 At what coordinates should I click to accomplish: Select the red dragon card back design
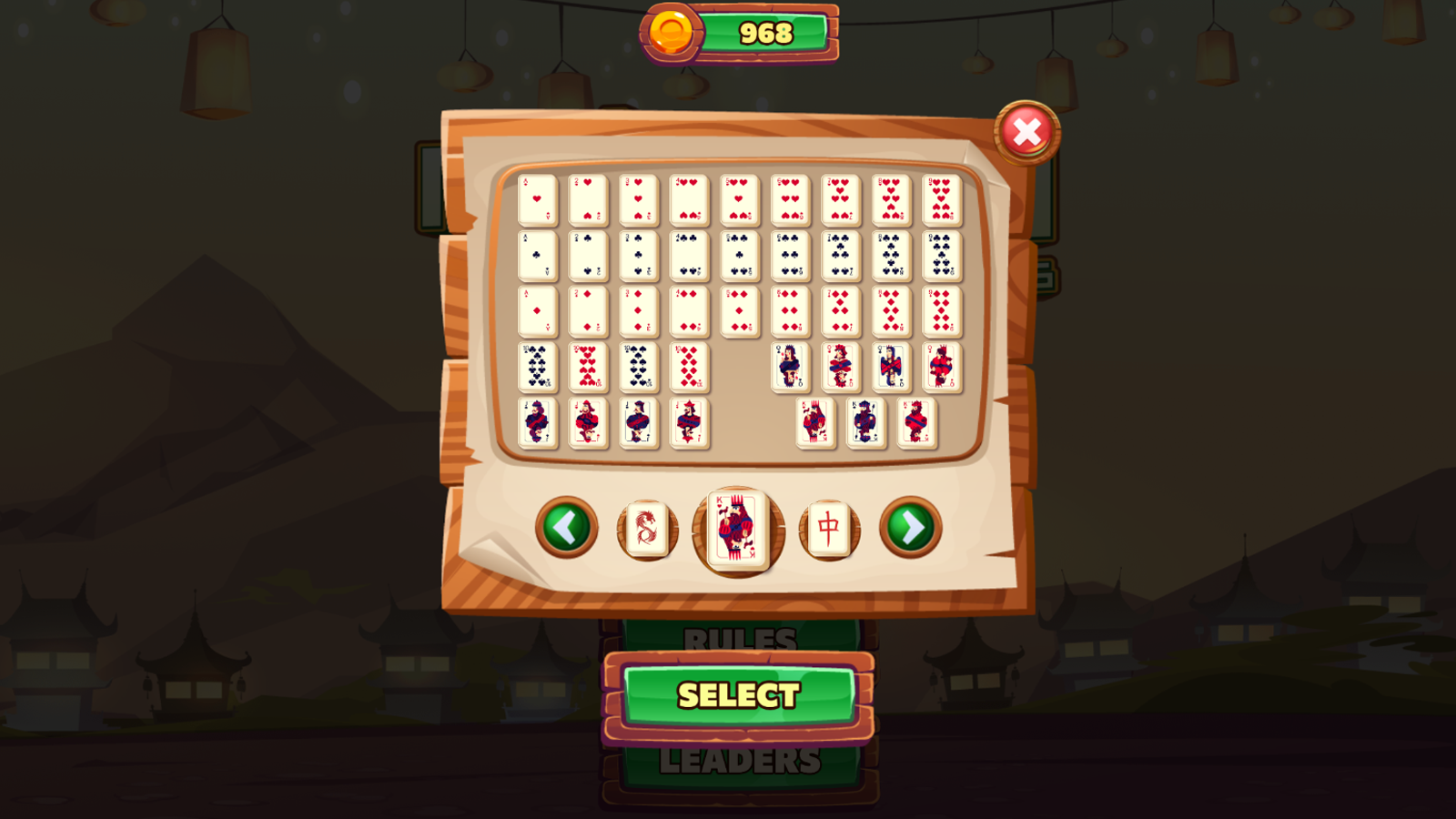click(x=648, y=530)
